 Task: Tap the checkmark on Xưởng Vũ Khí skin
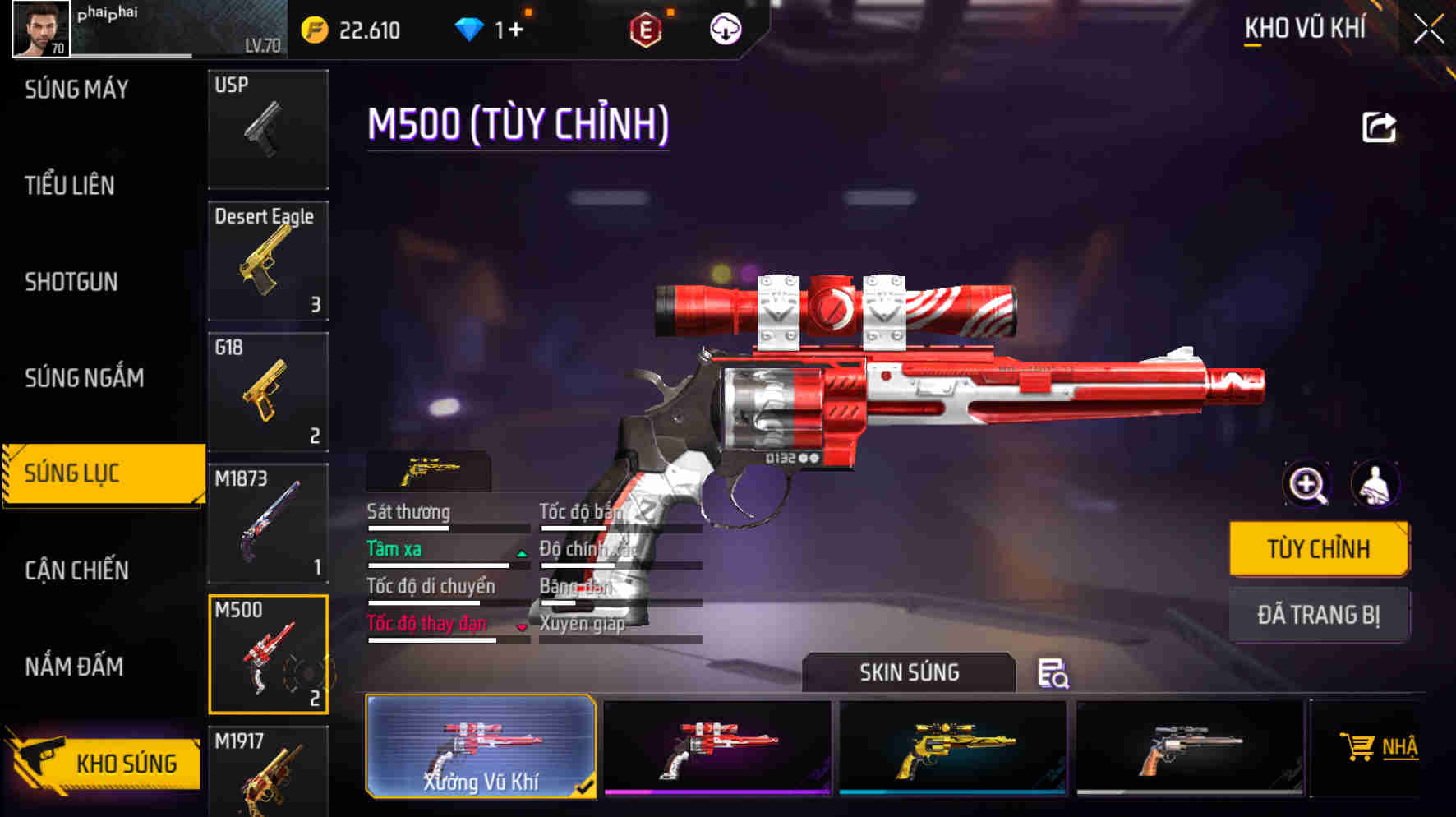tap(585, 786)
